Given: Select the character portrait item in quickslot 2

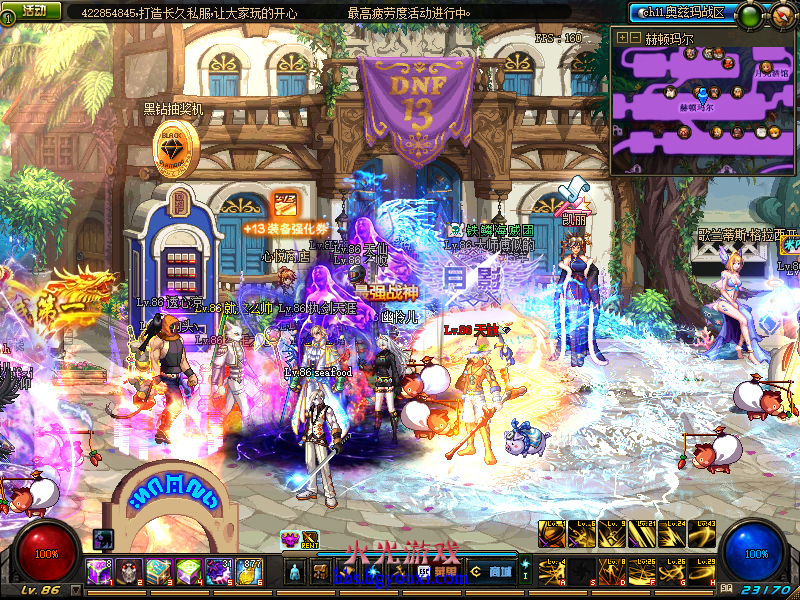Looking at the screenshot, I should point(130,572).
